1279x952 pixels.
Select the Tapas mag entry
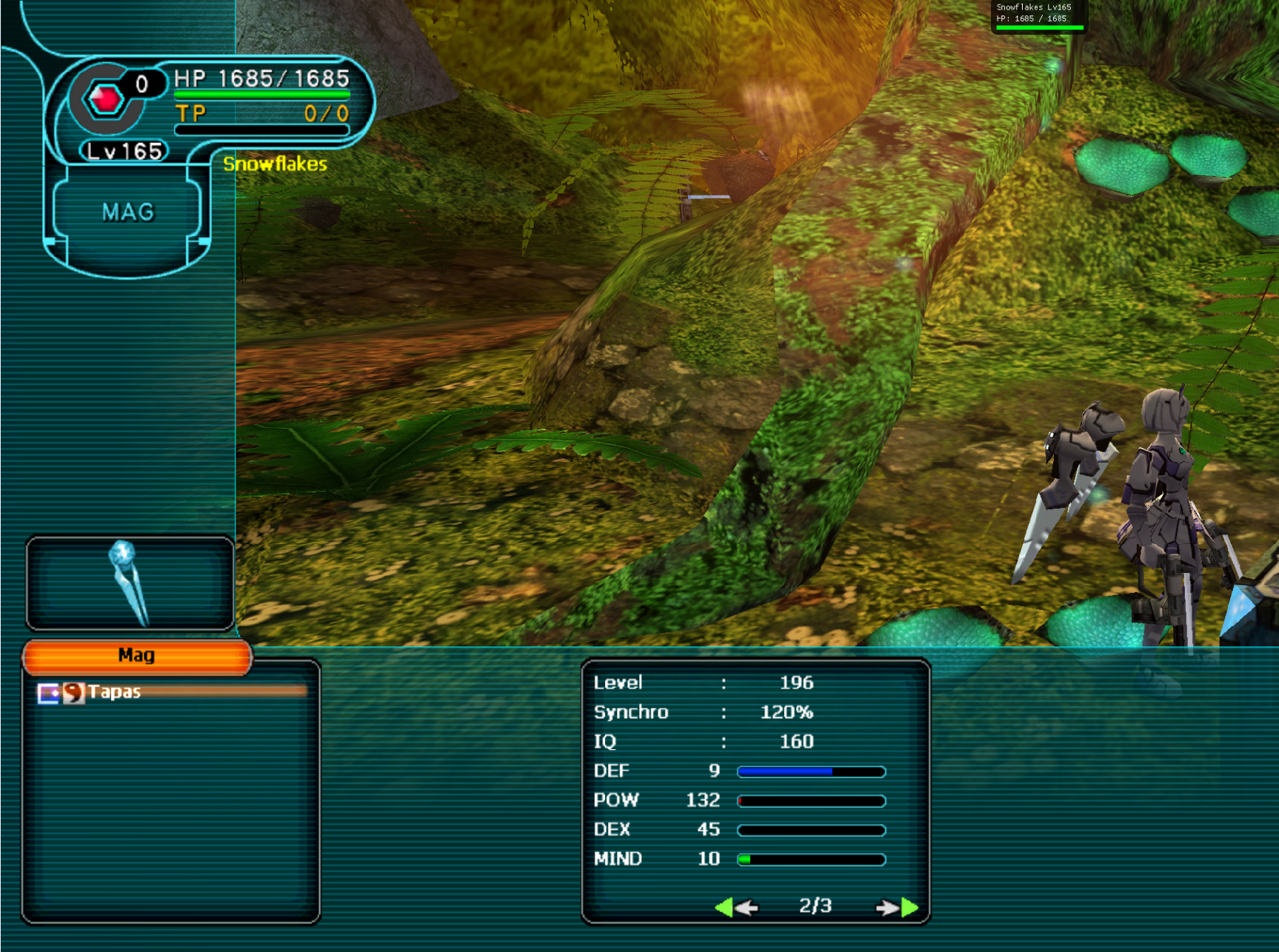tap(115, 692)
